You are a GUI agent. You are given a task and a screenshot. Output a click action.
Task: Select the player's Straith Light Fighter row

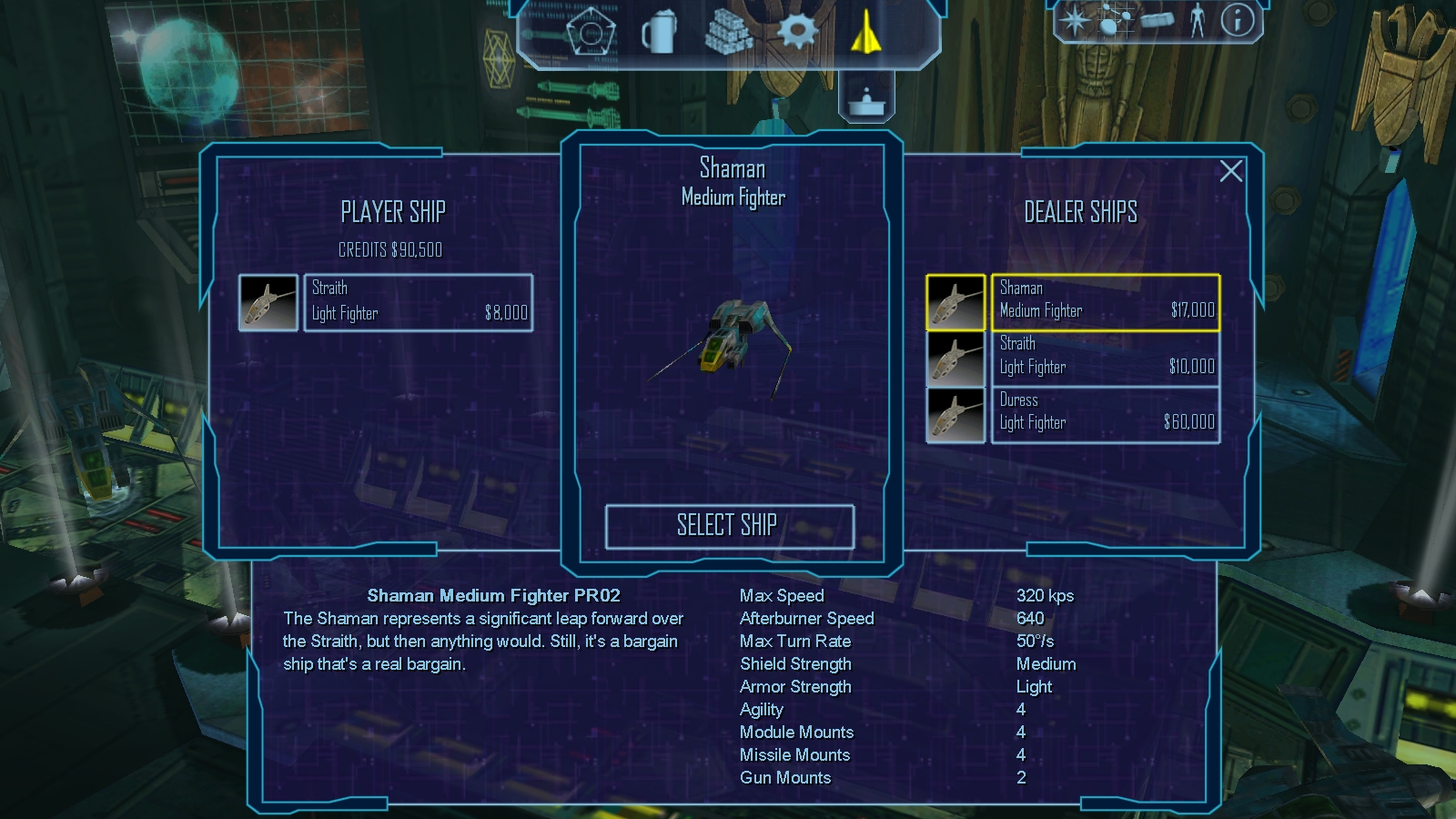coord(418,302)
